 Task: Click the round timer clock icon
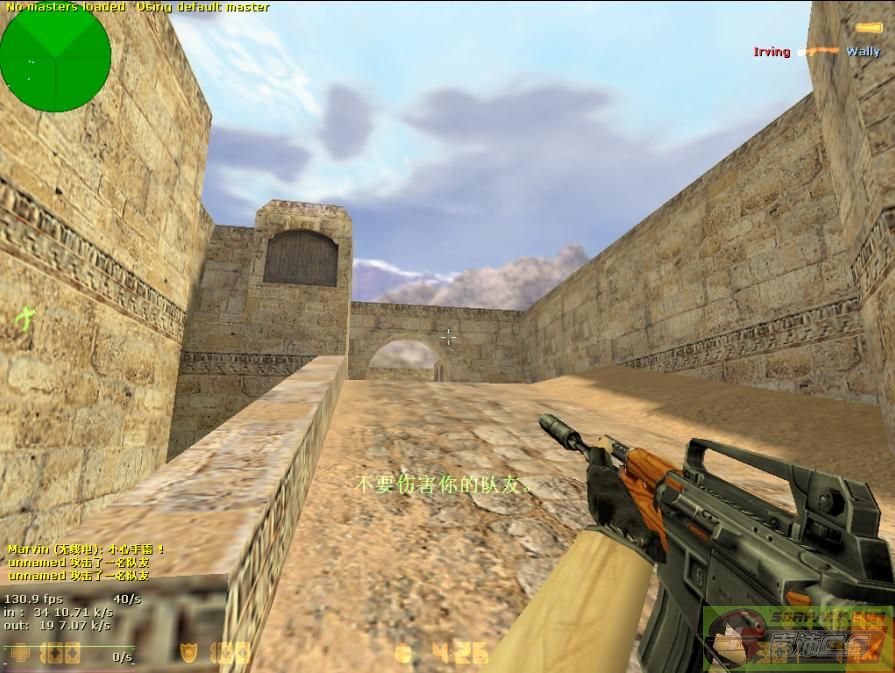pos(404,654)
